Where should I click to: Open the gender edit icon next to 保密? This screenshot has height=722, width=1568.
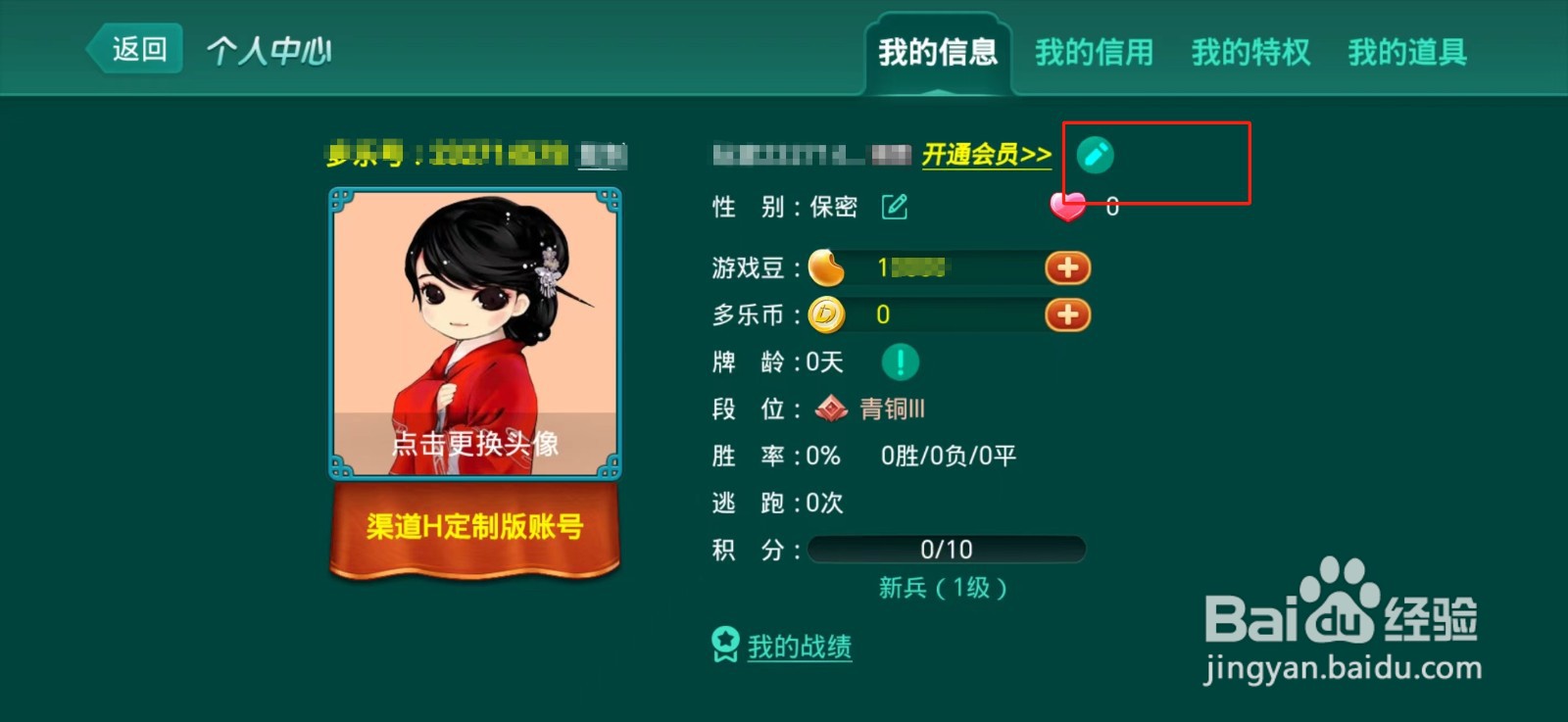coord(894,208)
